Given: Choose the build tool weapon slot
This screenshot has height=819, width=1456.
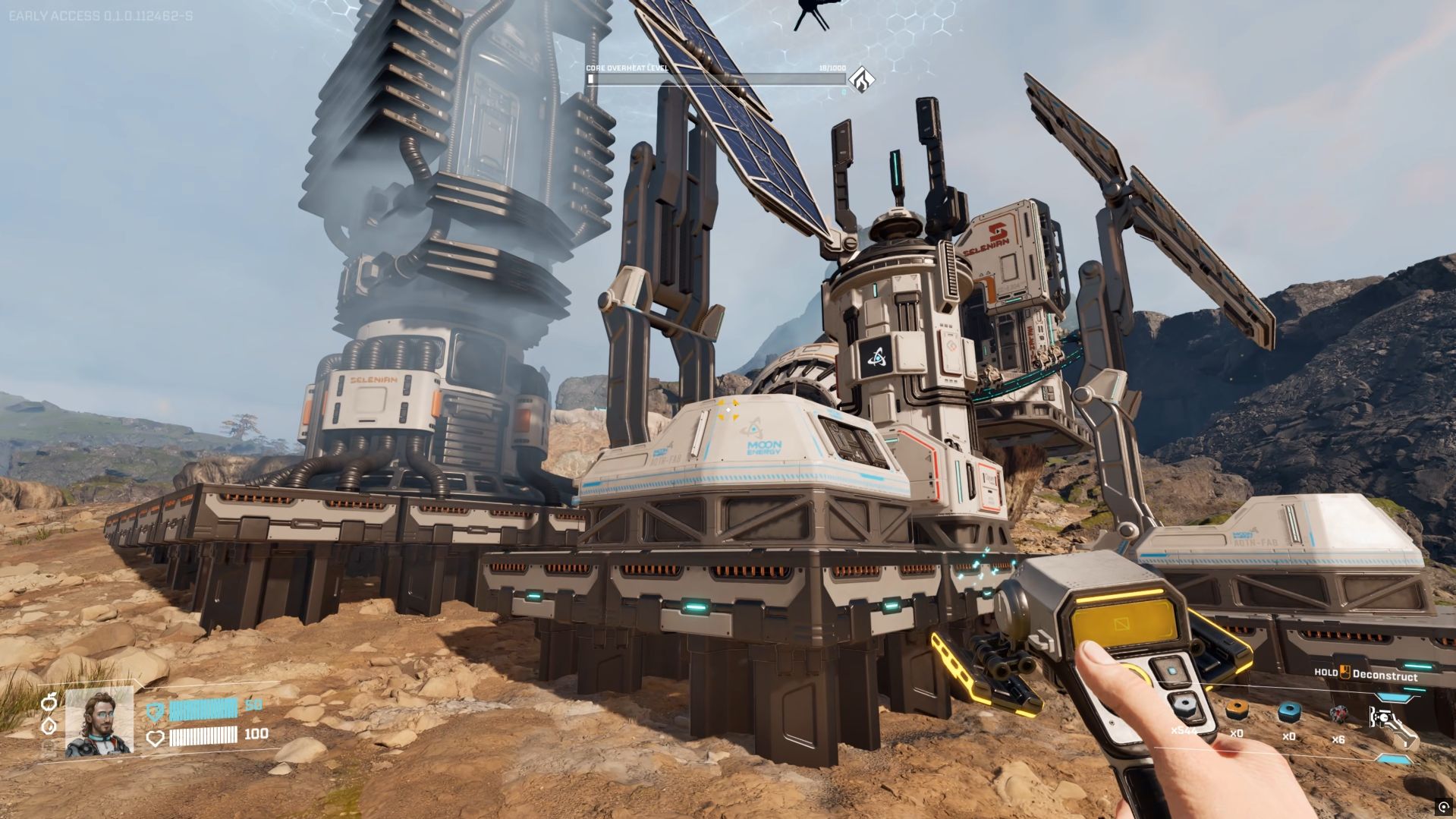Looking at the screenshot, I should (x=1391, y=723).
